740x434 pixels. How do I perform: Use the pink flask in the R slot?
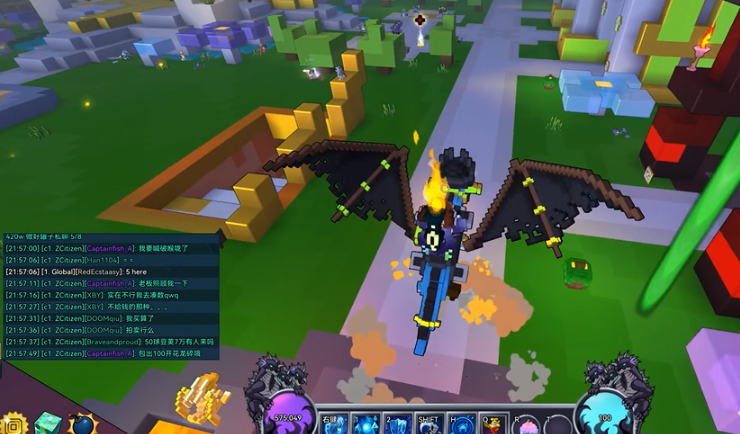coord(527,424)
